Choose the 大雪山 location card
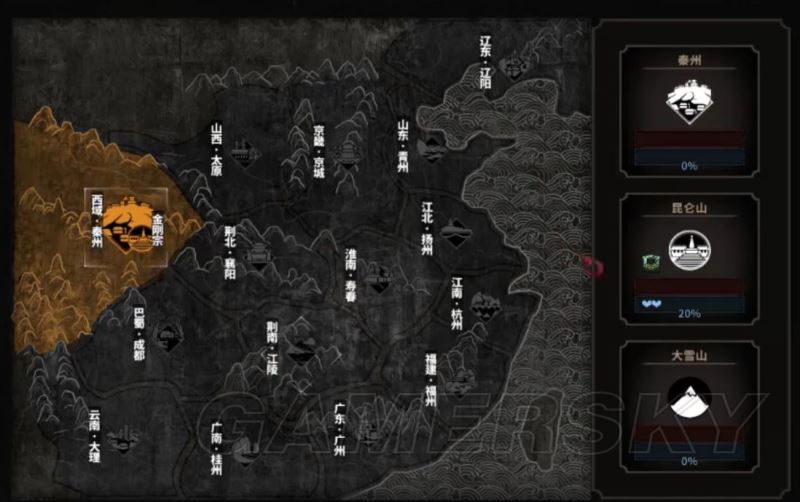Image resolution: width=800 pixels, height=502 pixels. [x=688, y=405]
